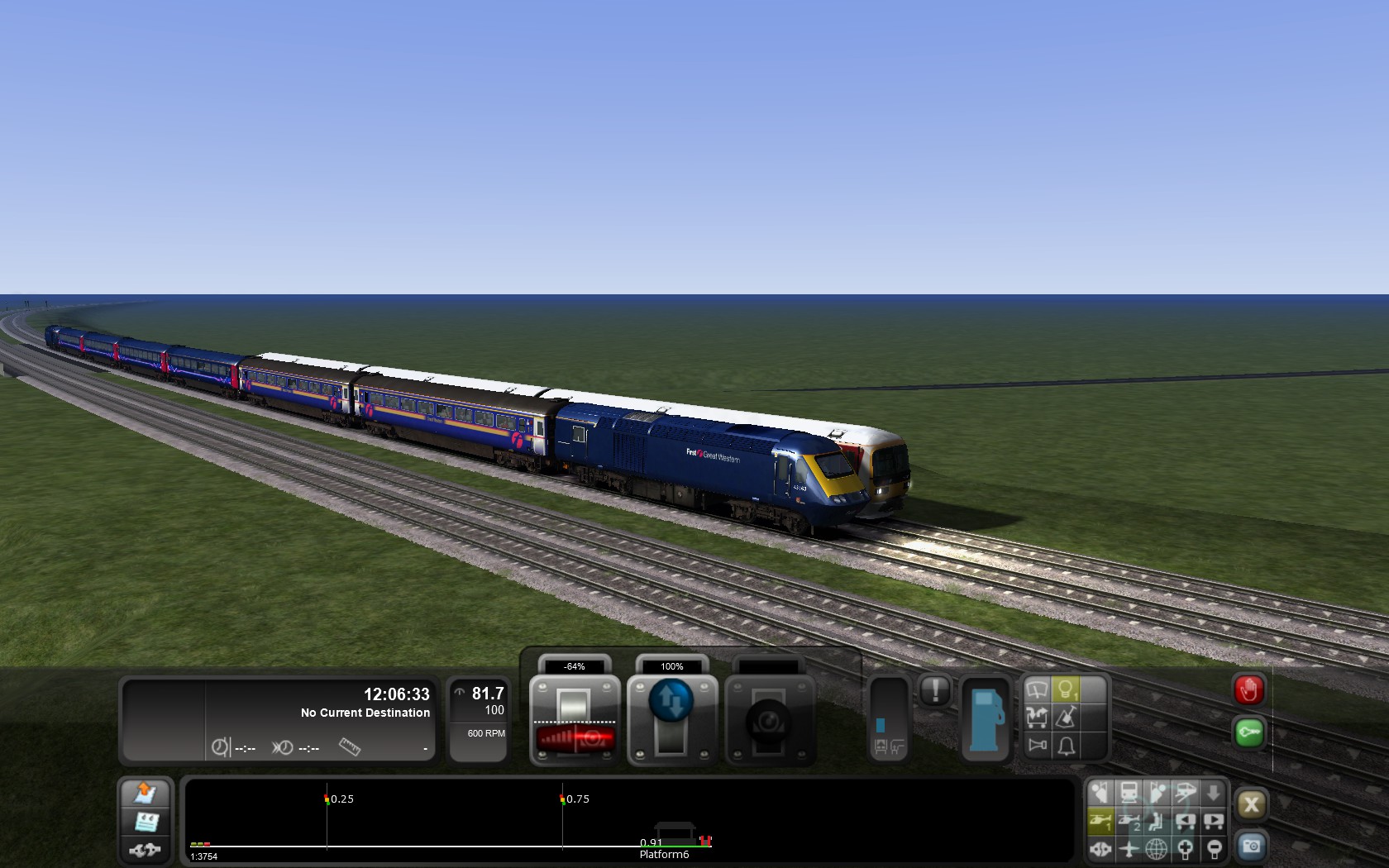Open the world map globe icon
1389x868 pixels.
click(x=1157, y=848)
